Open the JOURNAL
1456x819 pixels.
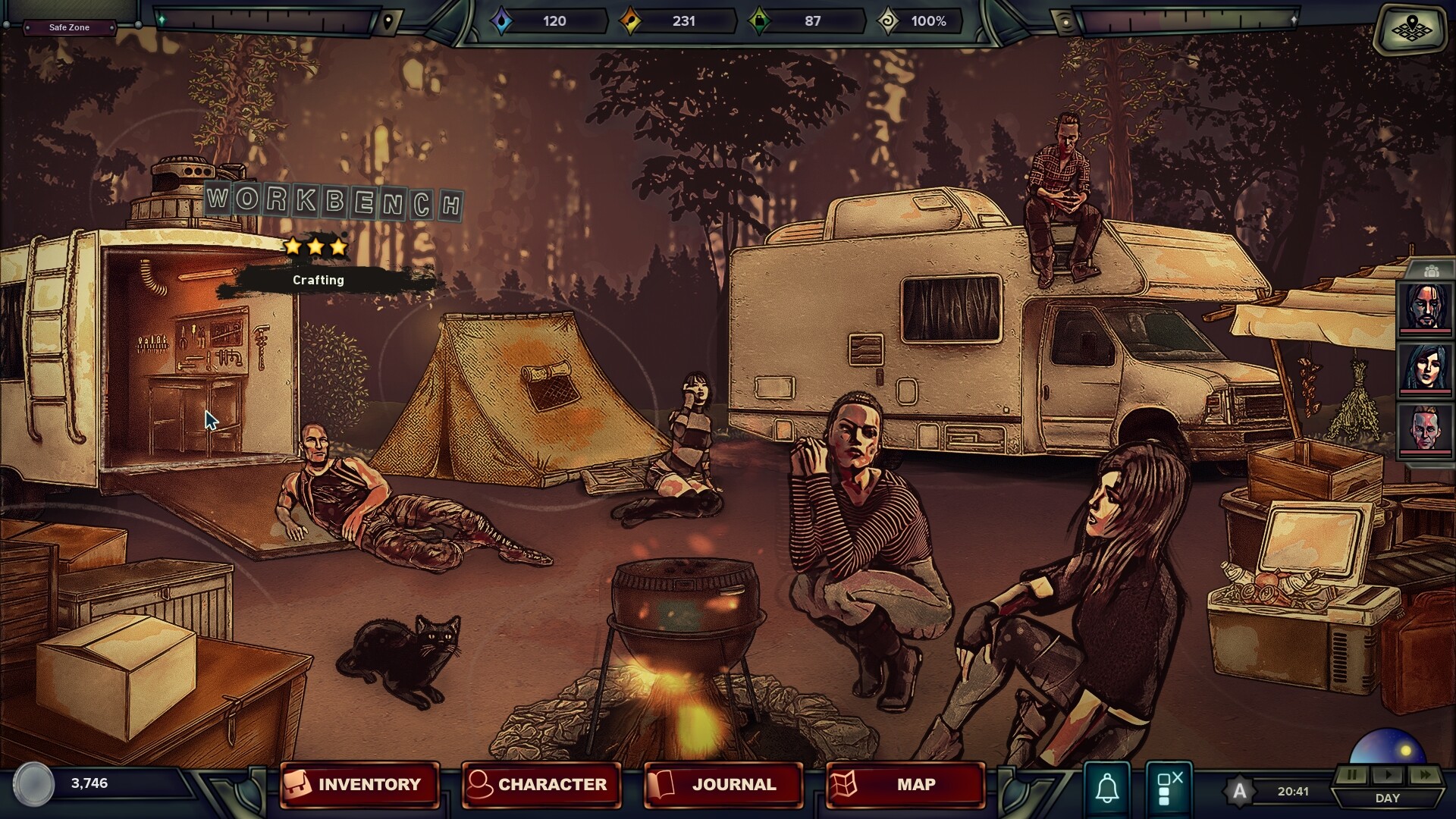coord(721,785)
